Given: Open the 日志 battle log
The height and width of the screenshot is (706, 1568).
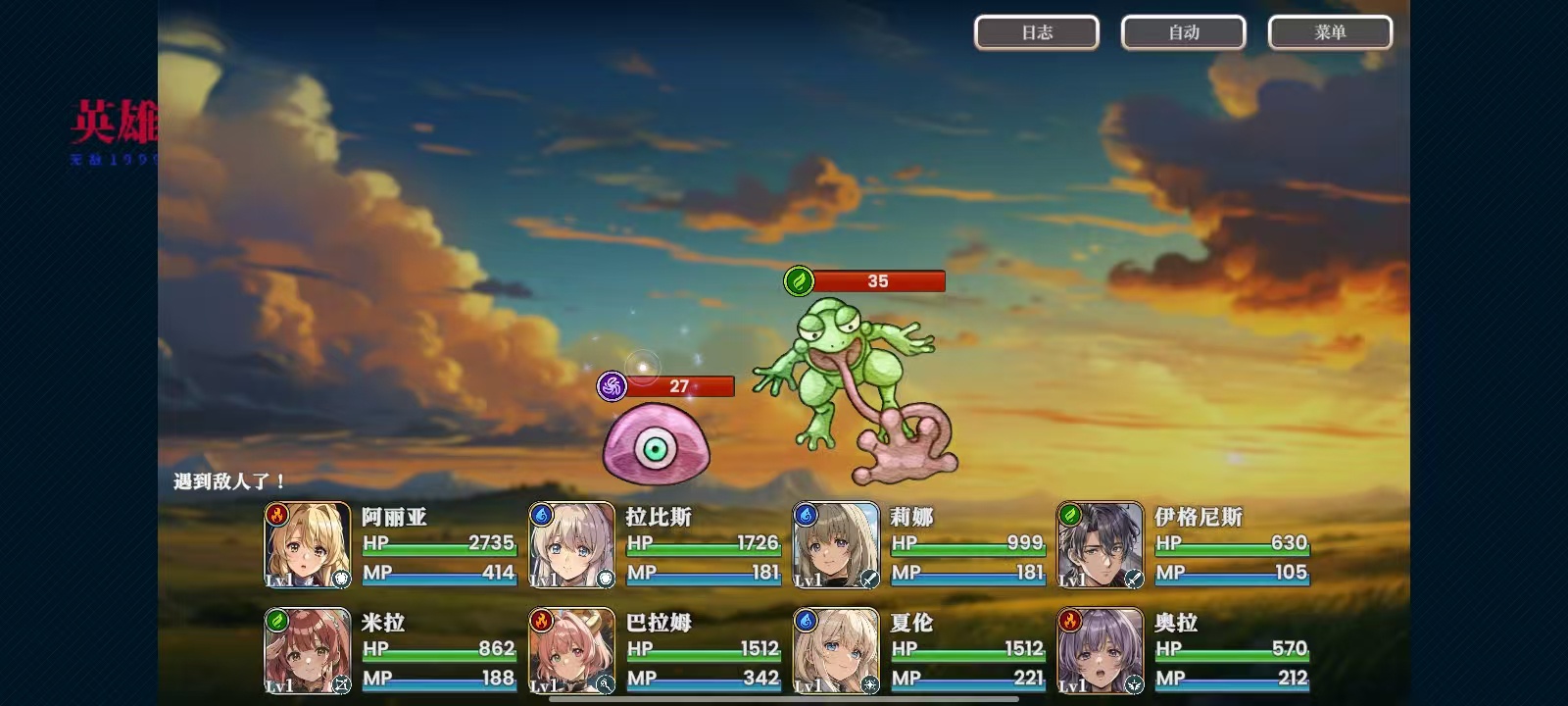Looking at the screenshot, I should point(1036,32).
